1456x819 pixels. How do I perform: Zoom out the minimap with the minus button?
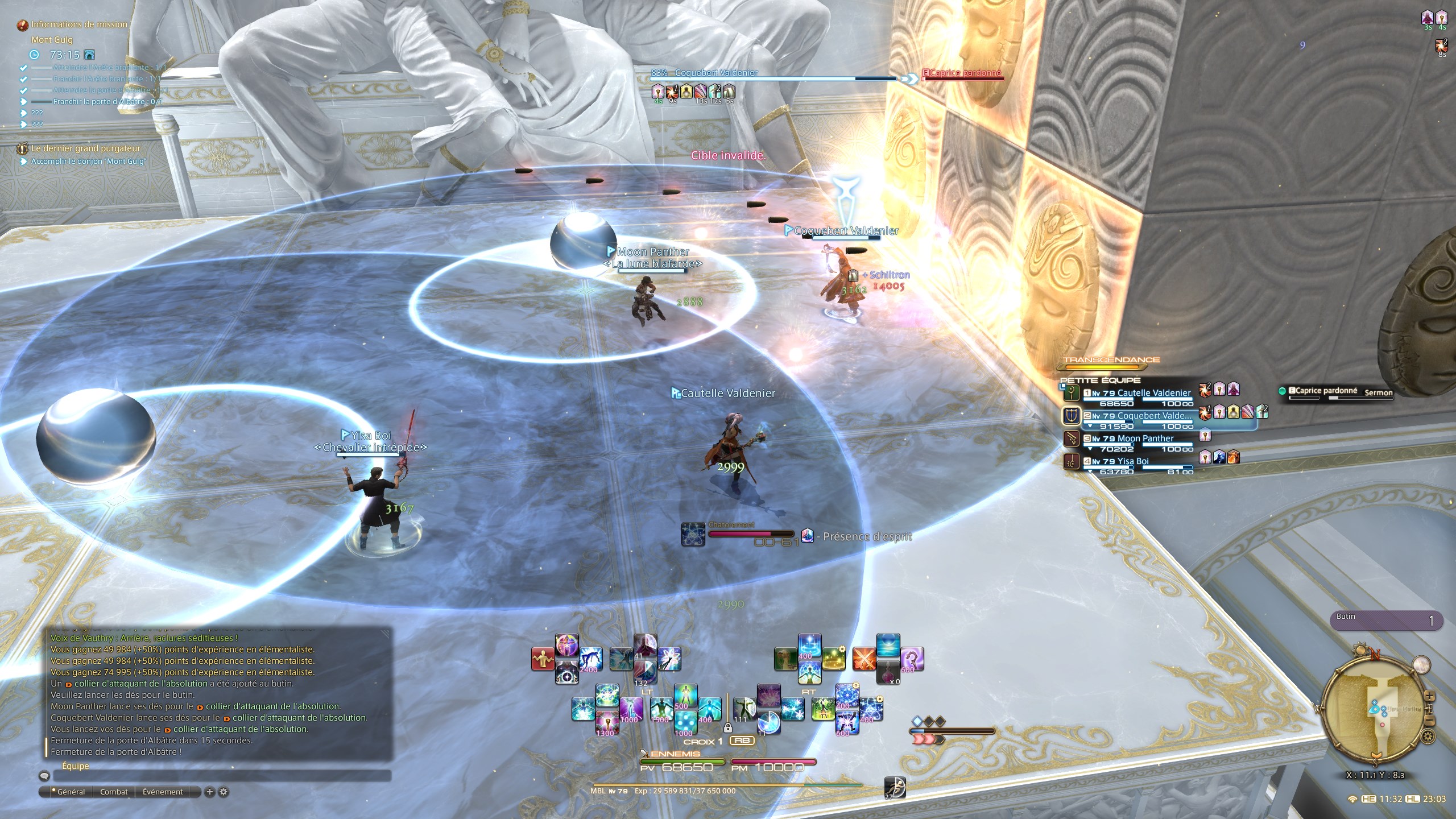tap(1431, 722)
